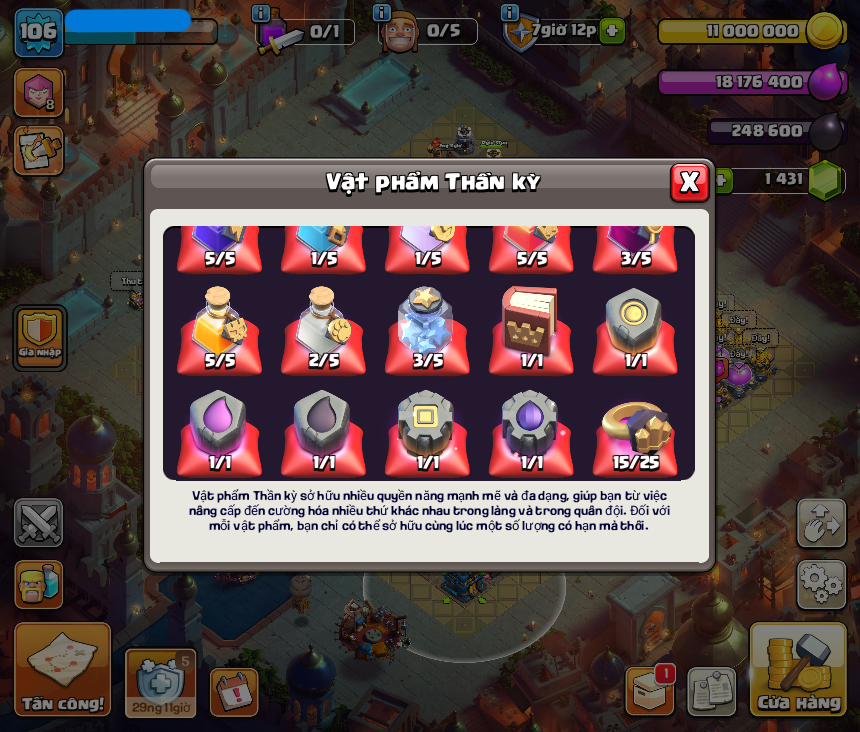
Task: Tap the Tấn công! attack button
Action: tap(63, 670)
